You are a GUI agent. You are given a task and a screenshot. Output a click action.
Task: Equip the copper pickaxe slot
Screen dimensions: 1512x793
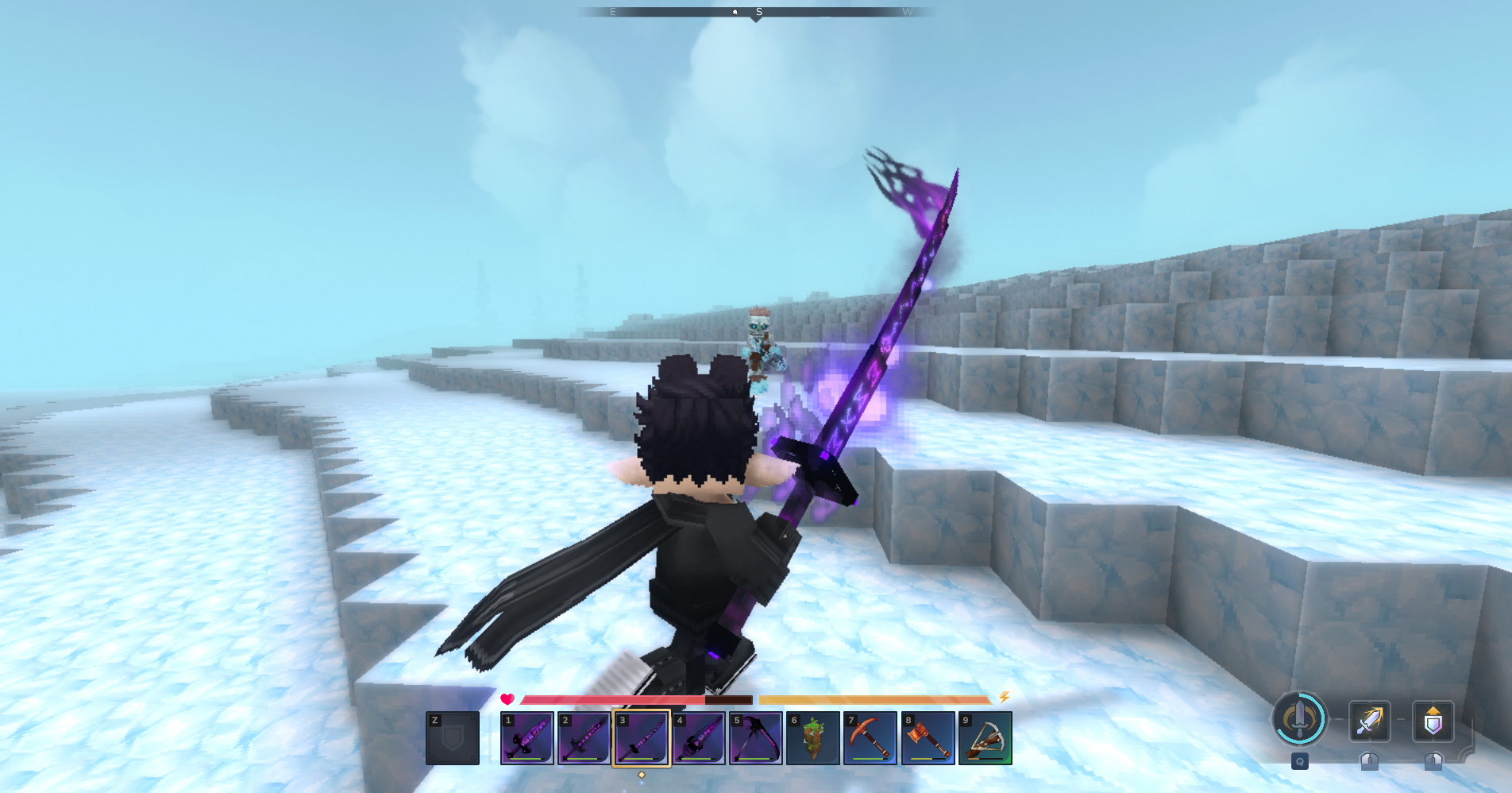tap(870, 738)
